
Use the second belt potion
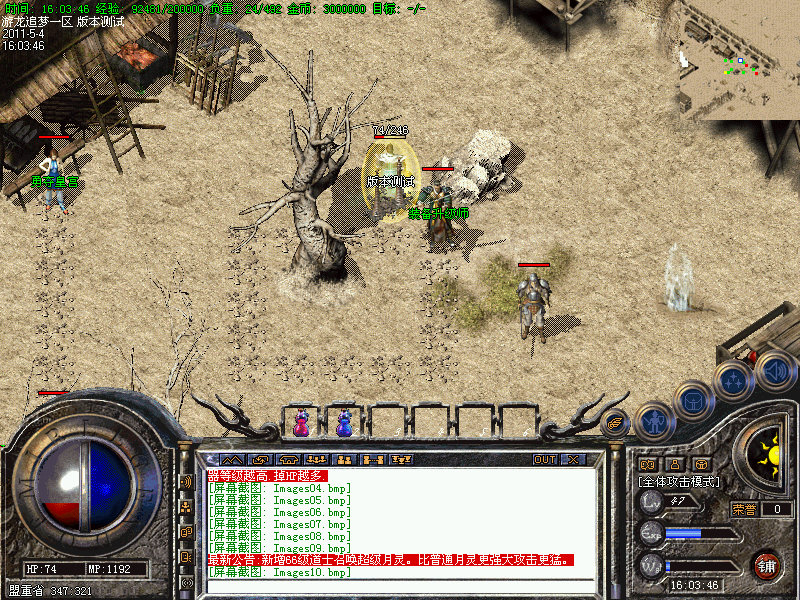tap(344, 422)
